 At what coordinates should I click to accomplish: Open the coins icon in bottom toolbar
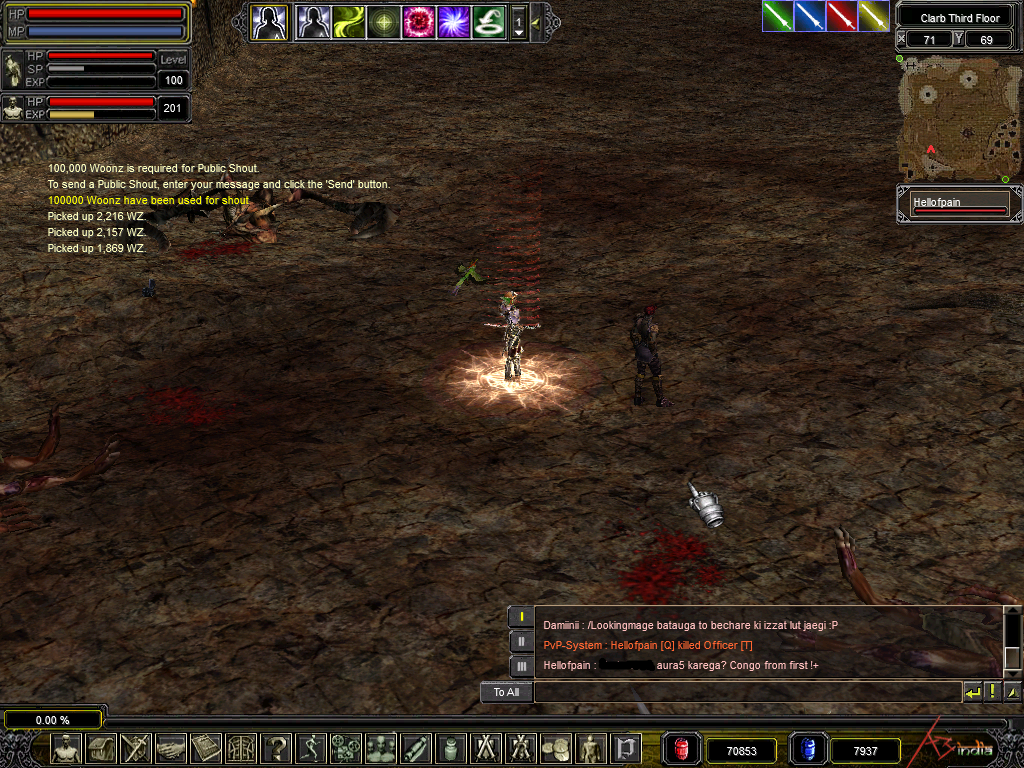[555, 748]
